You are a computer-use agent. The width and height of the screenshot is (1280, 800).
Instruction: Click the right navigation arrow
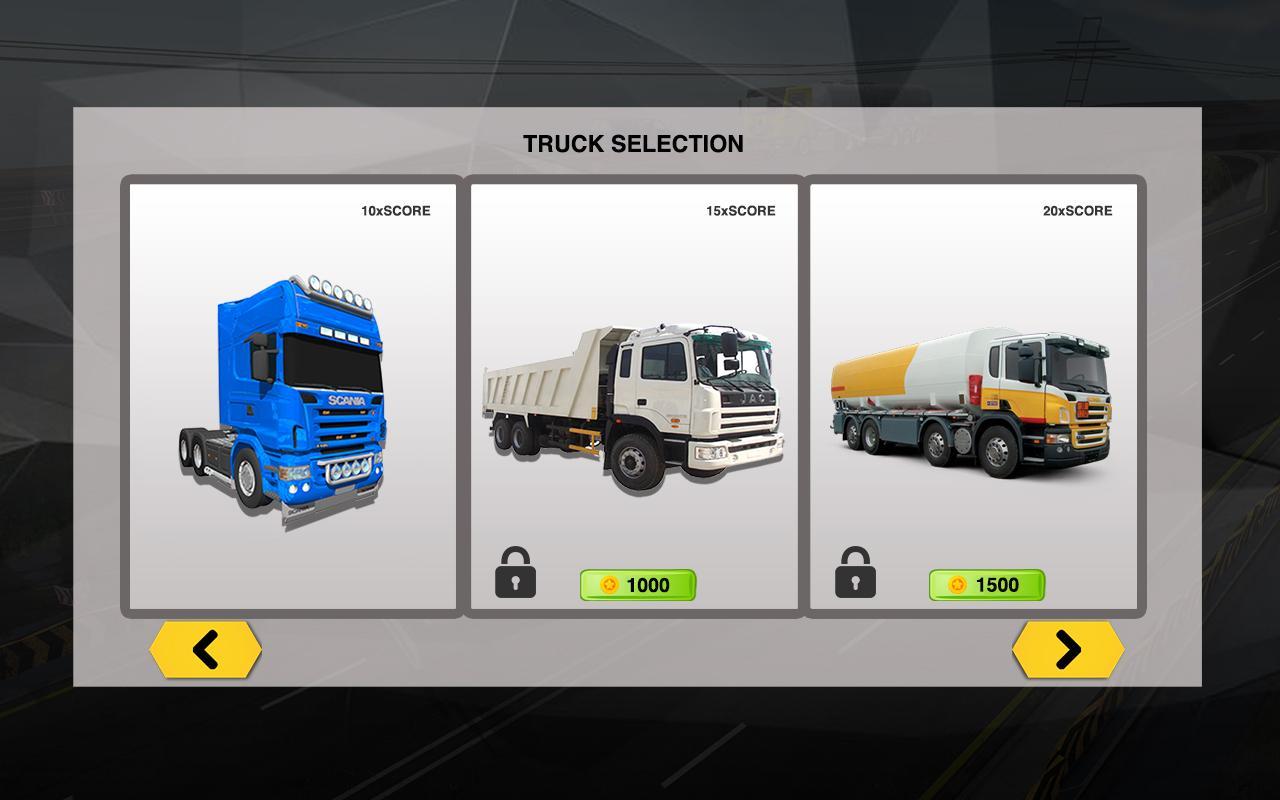click(1068, 649)
